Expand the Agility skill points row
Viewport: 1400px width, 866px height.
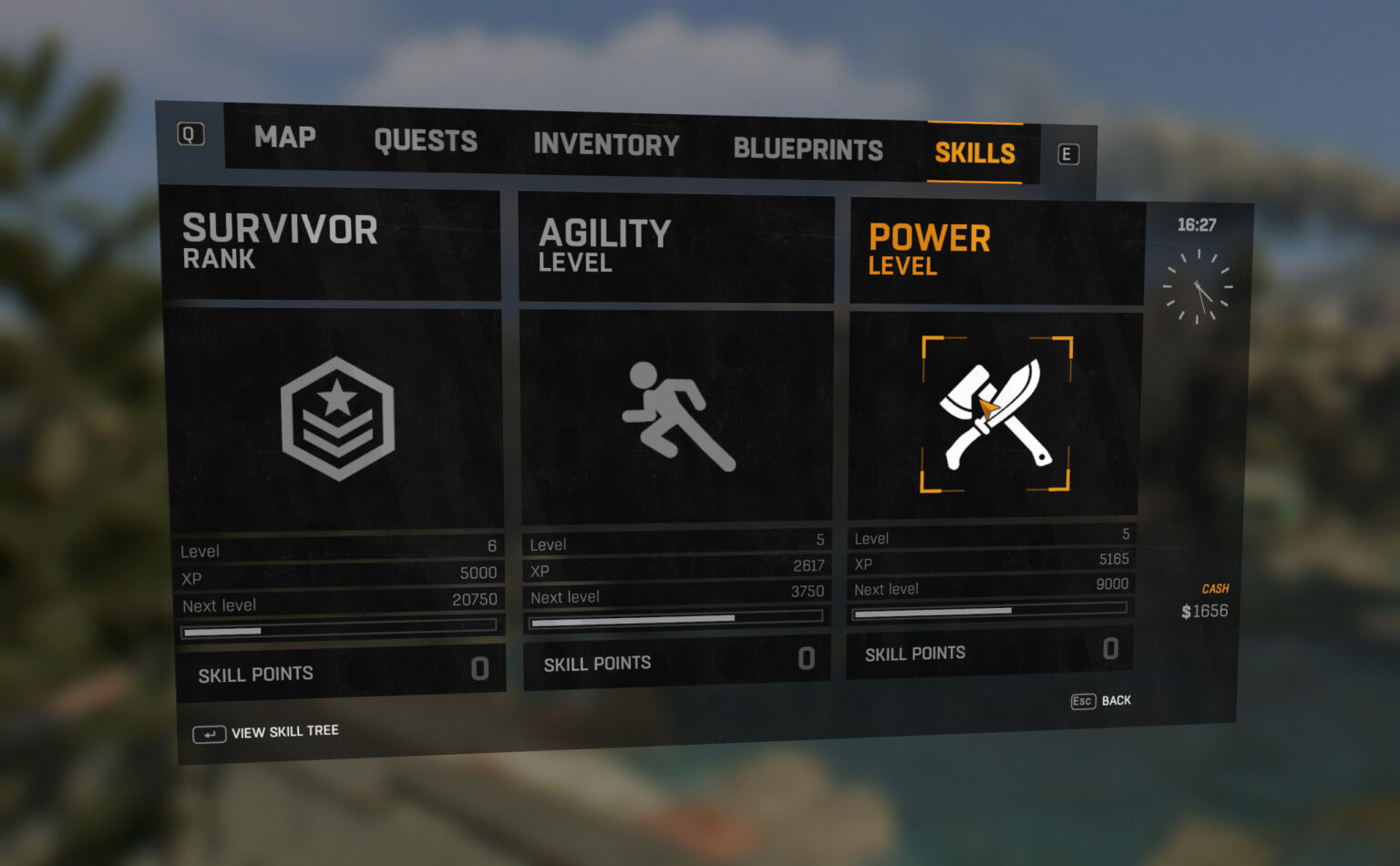[676, 663]
